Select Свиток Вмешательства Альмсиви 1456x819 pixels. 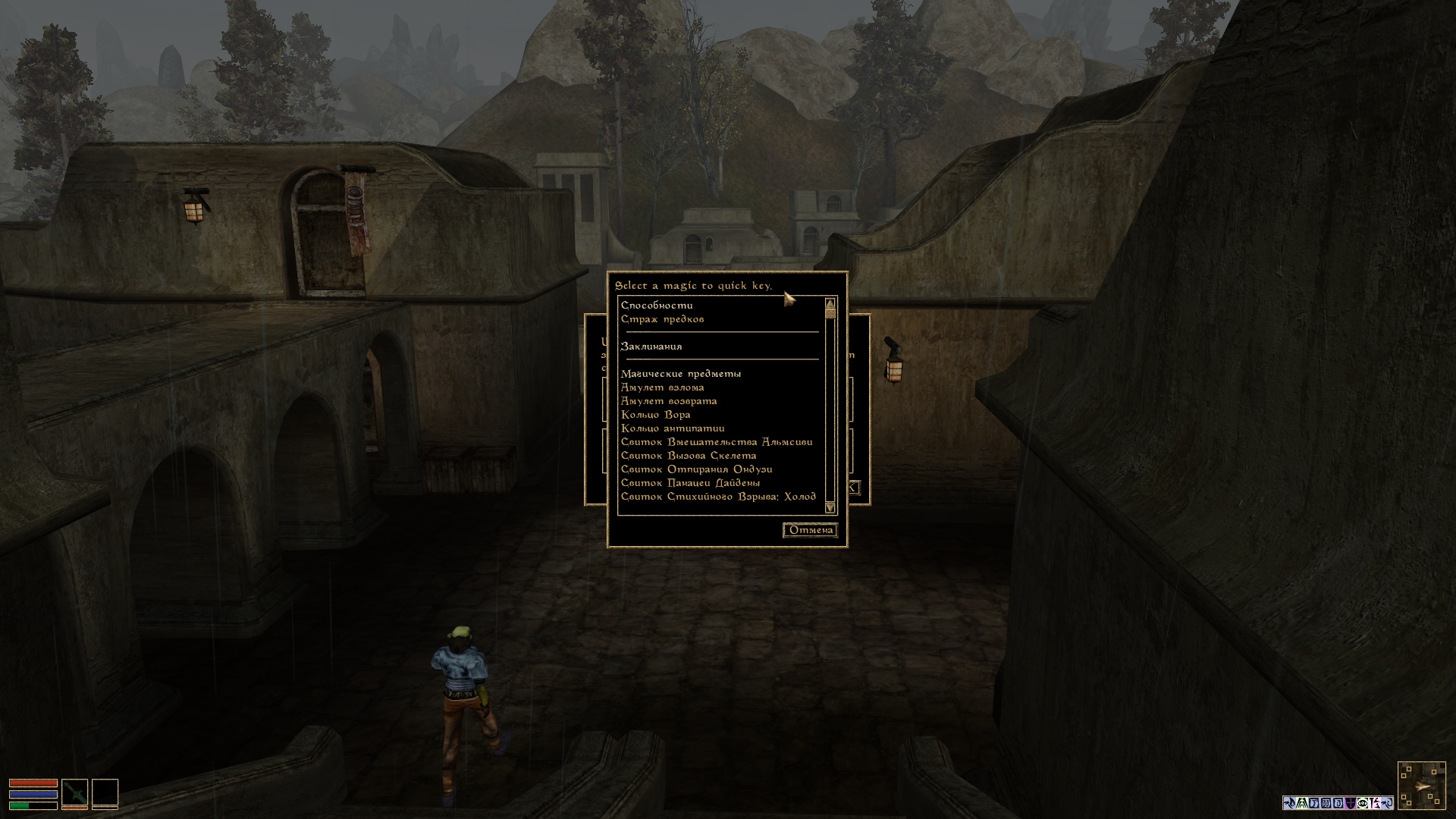point(716,442)
